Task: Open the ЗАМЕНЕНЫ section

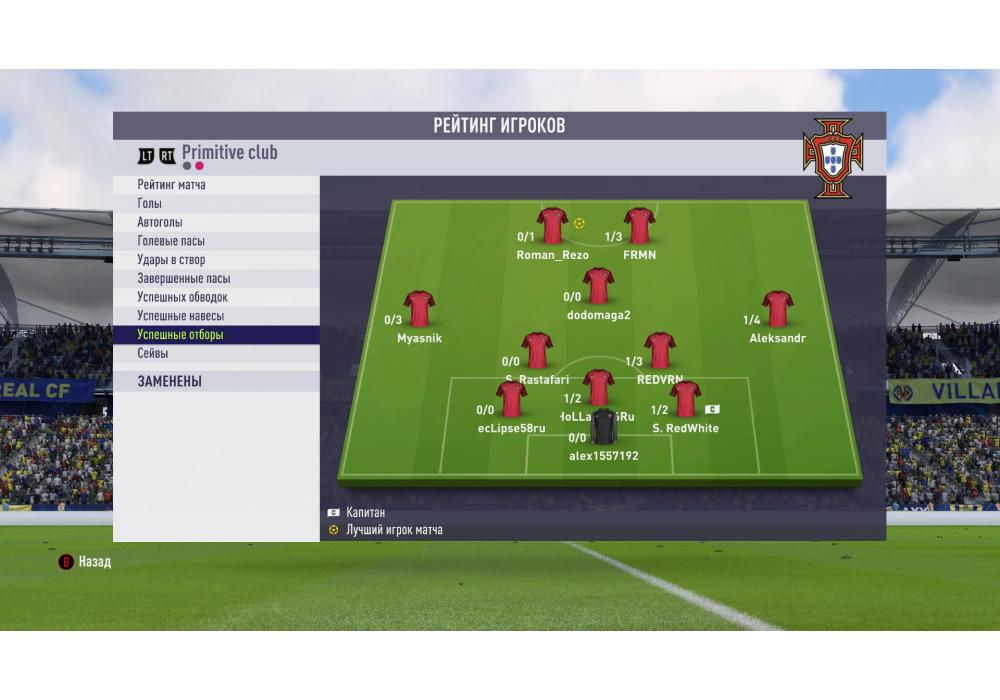Action: pos(216,381)
